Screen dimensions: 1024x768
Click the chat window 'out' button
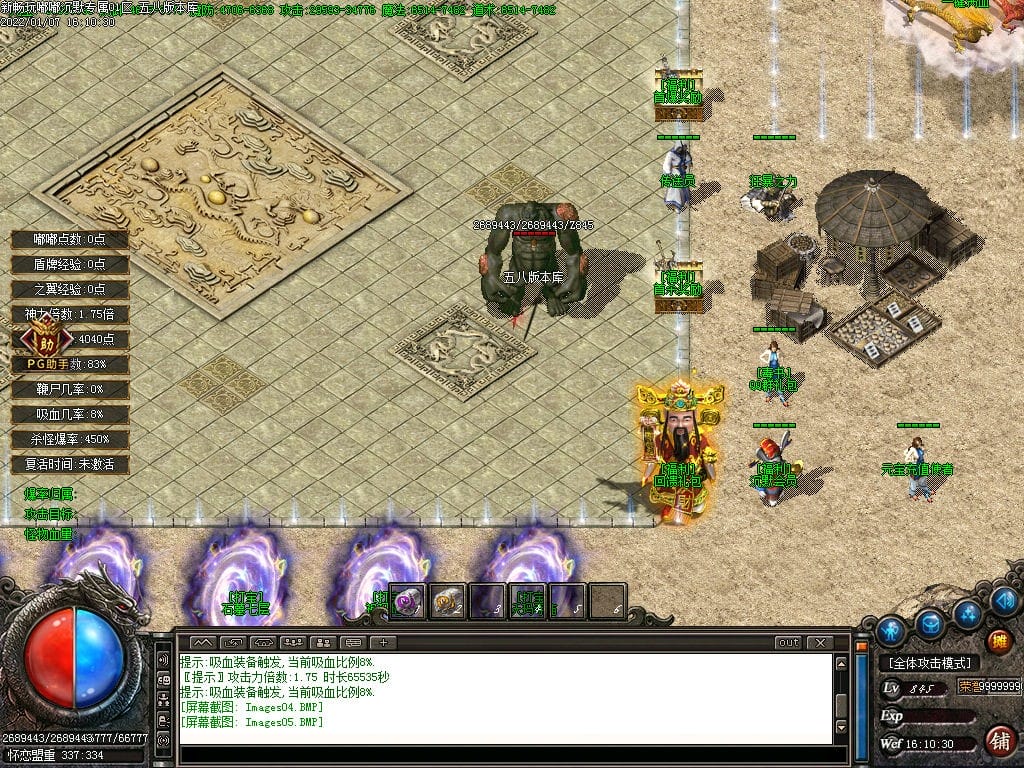click(x=789, y=642)
